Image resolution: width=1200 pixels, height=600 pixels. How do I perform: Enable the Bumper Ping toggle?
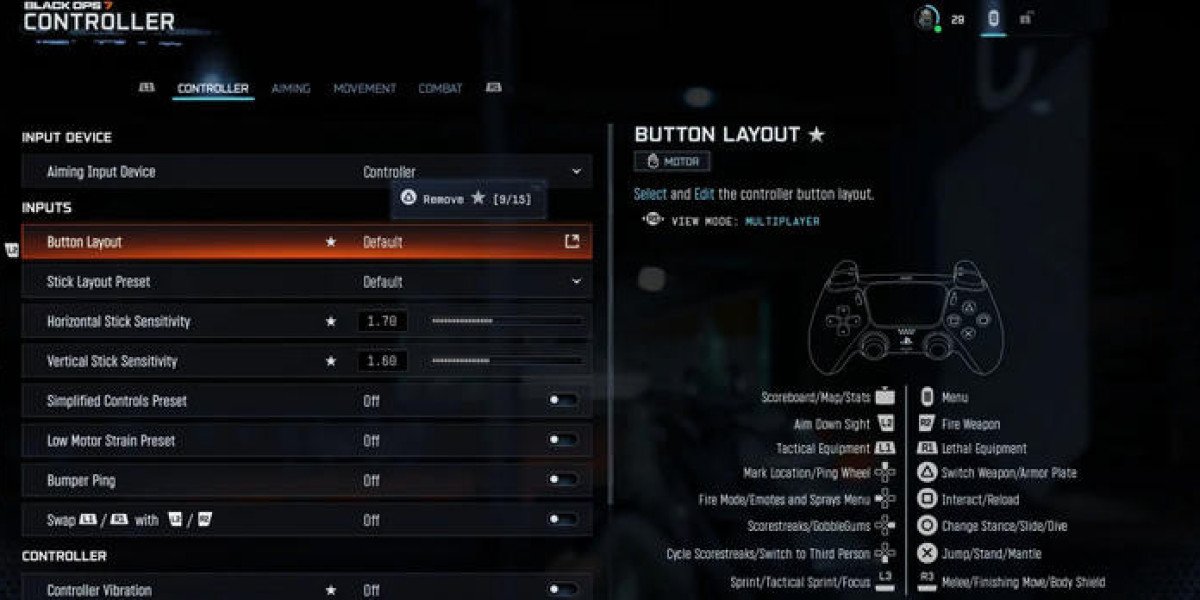[x=563, y=481]
